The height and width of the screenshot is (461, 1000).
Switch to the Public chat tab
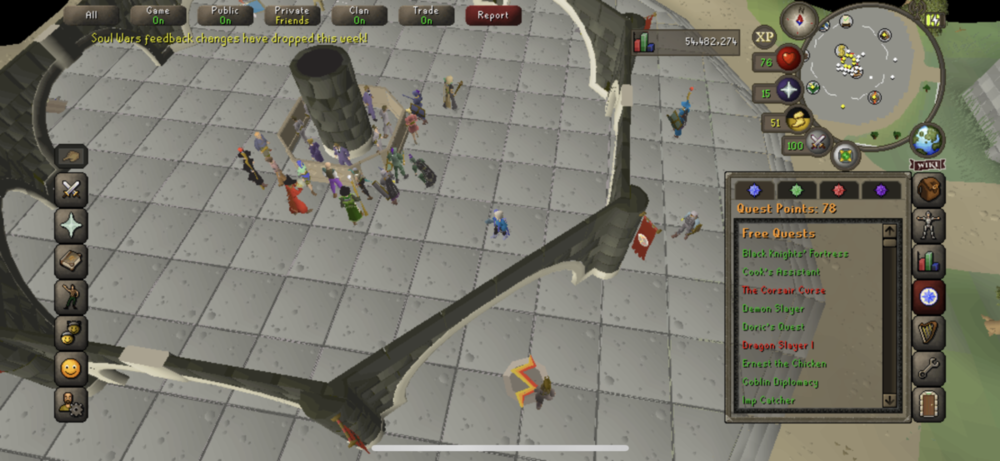click(x=225, y=15)
